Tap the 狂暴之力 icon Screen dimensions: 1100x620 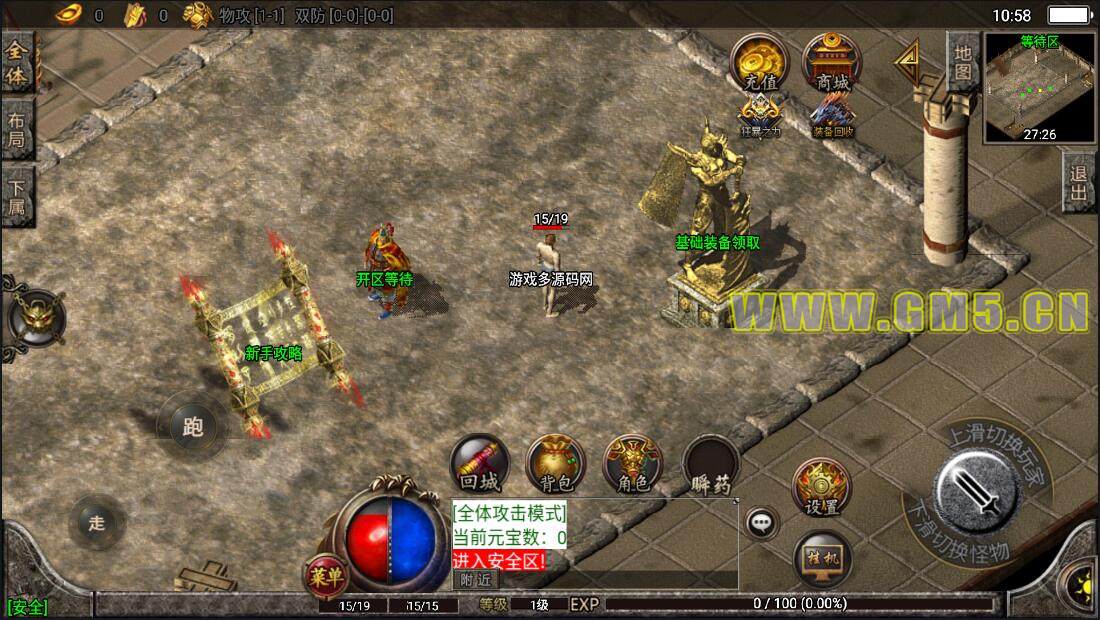coord(759,115)
